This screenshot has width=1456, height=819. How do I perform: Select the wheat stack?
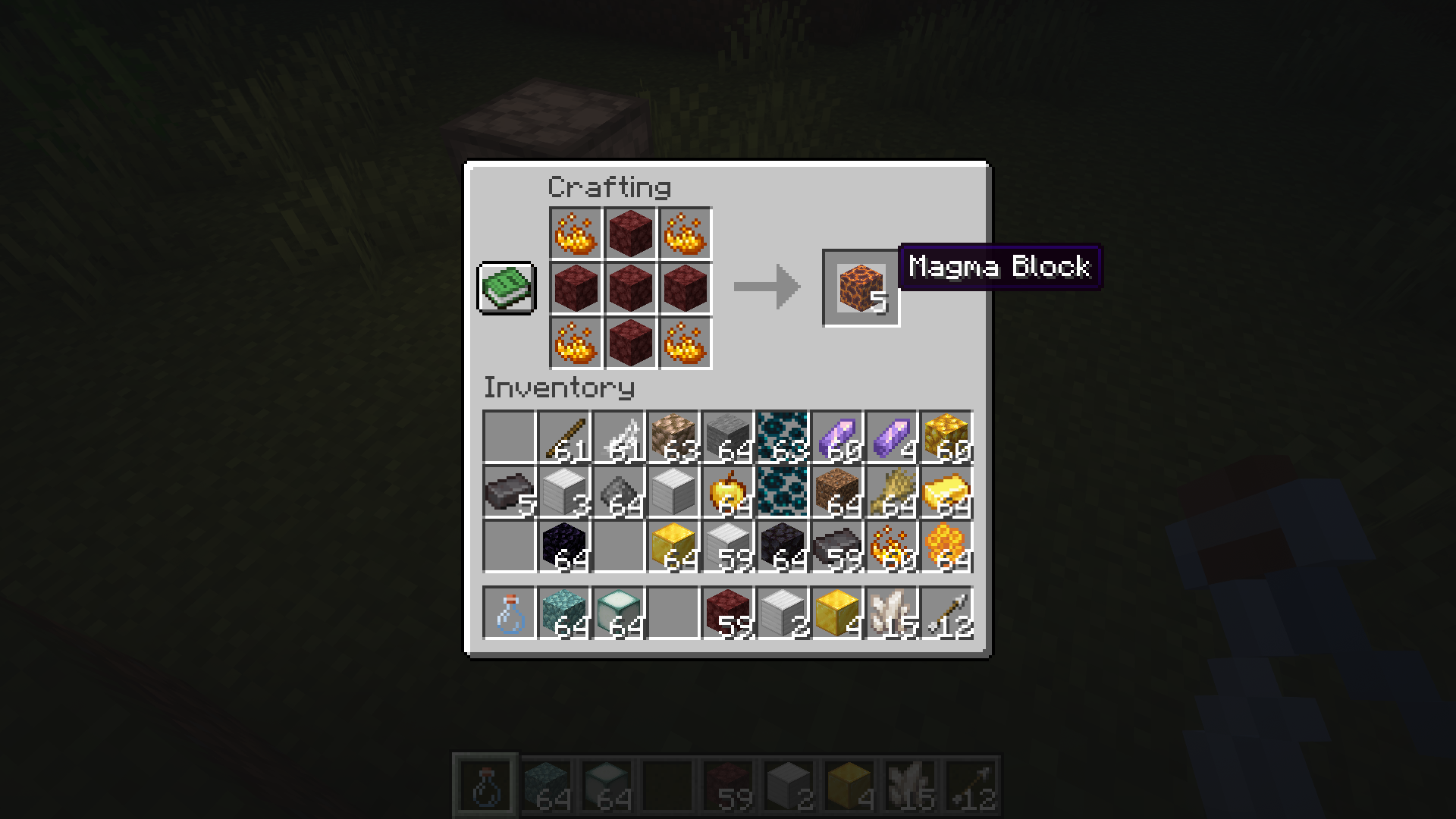(892, 492)
